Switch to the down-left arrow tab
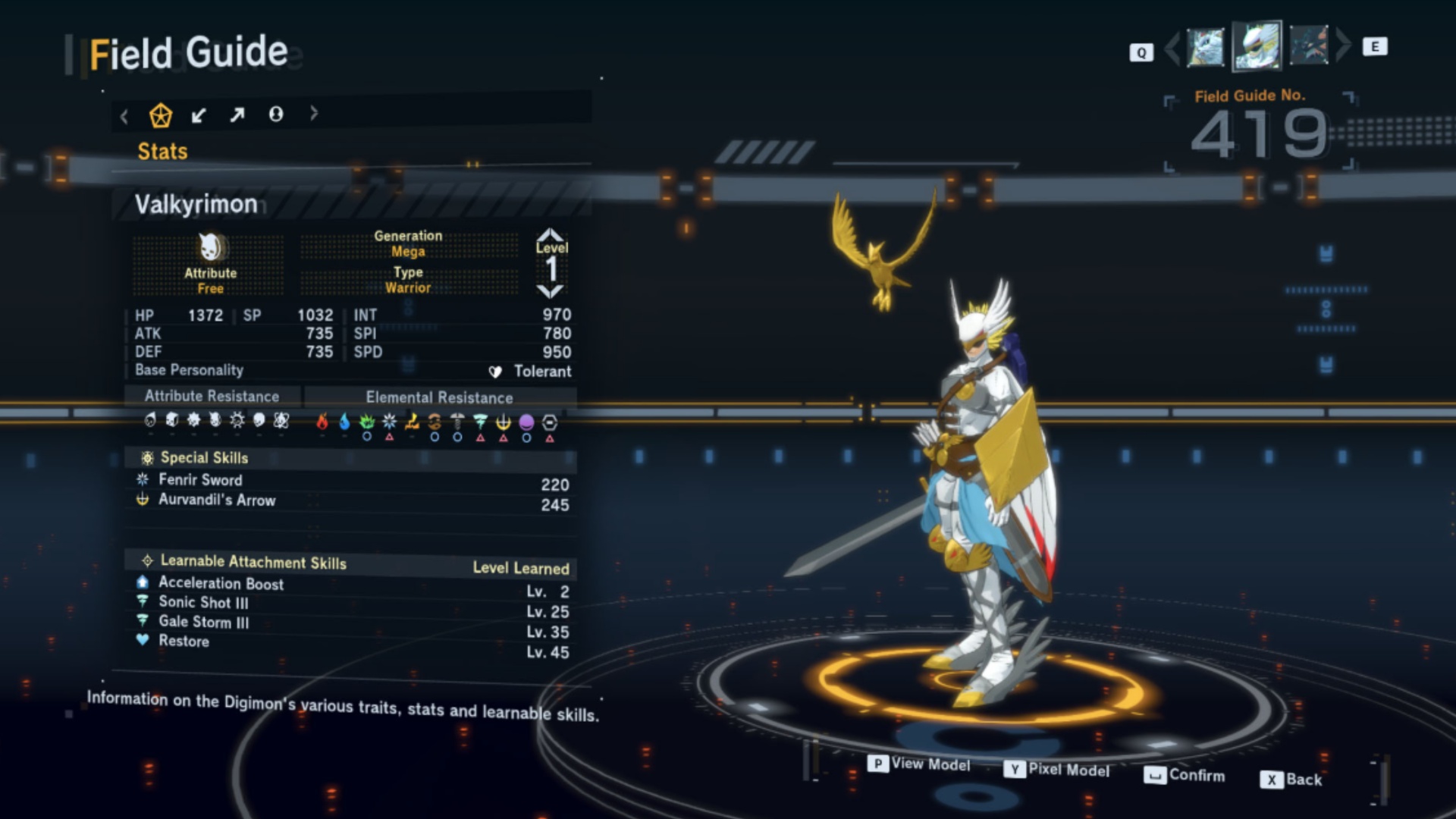This screenshot has width=1456, height=819. click(199, 115)
